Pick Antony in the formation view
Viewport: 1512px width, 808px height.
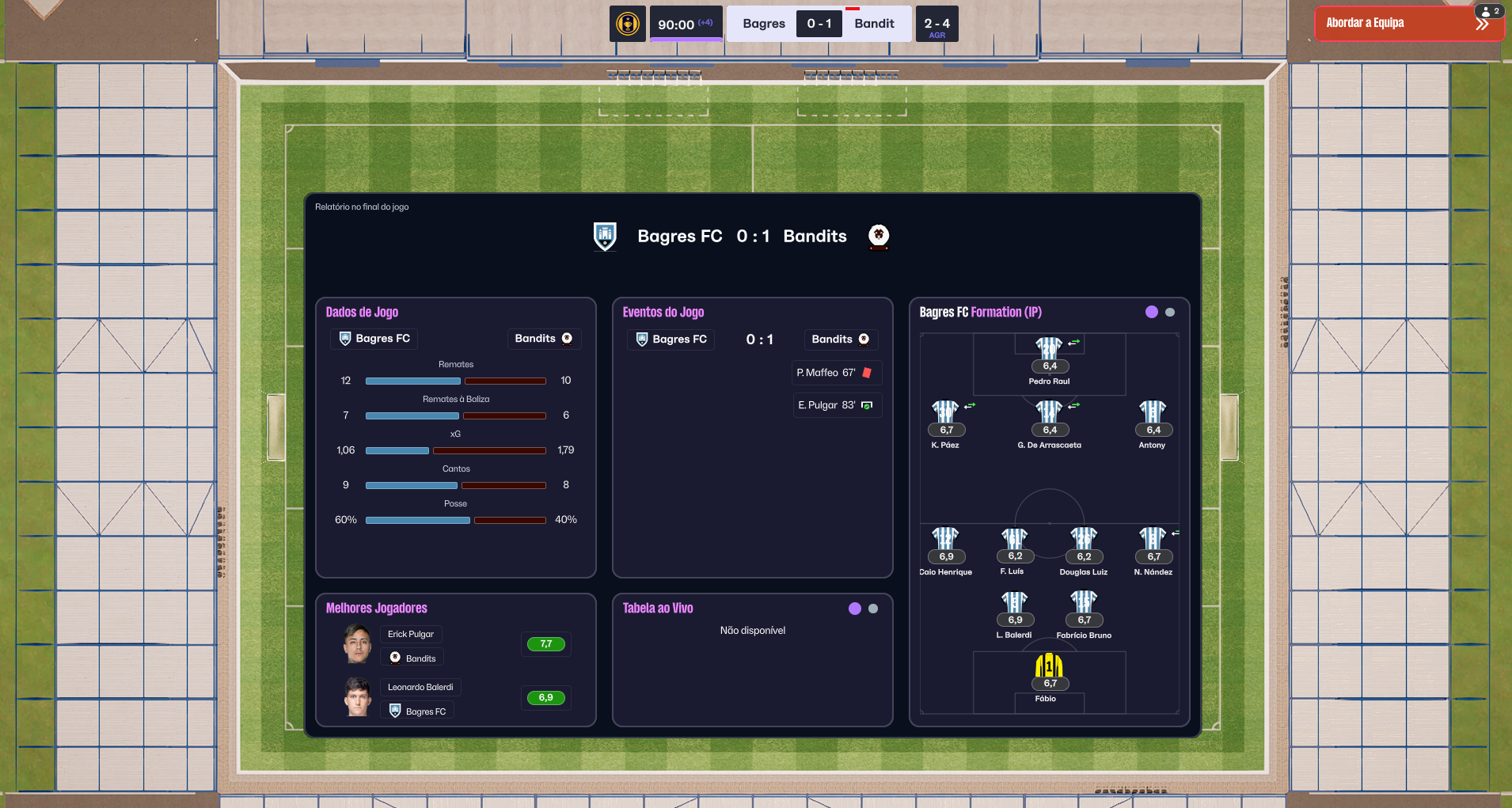pos(1153,413)
